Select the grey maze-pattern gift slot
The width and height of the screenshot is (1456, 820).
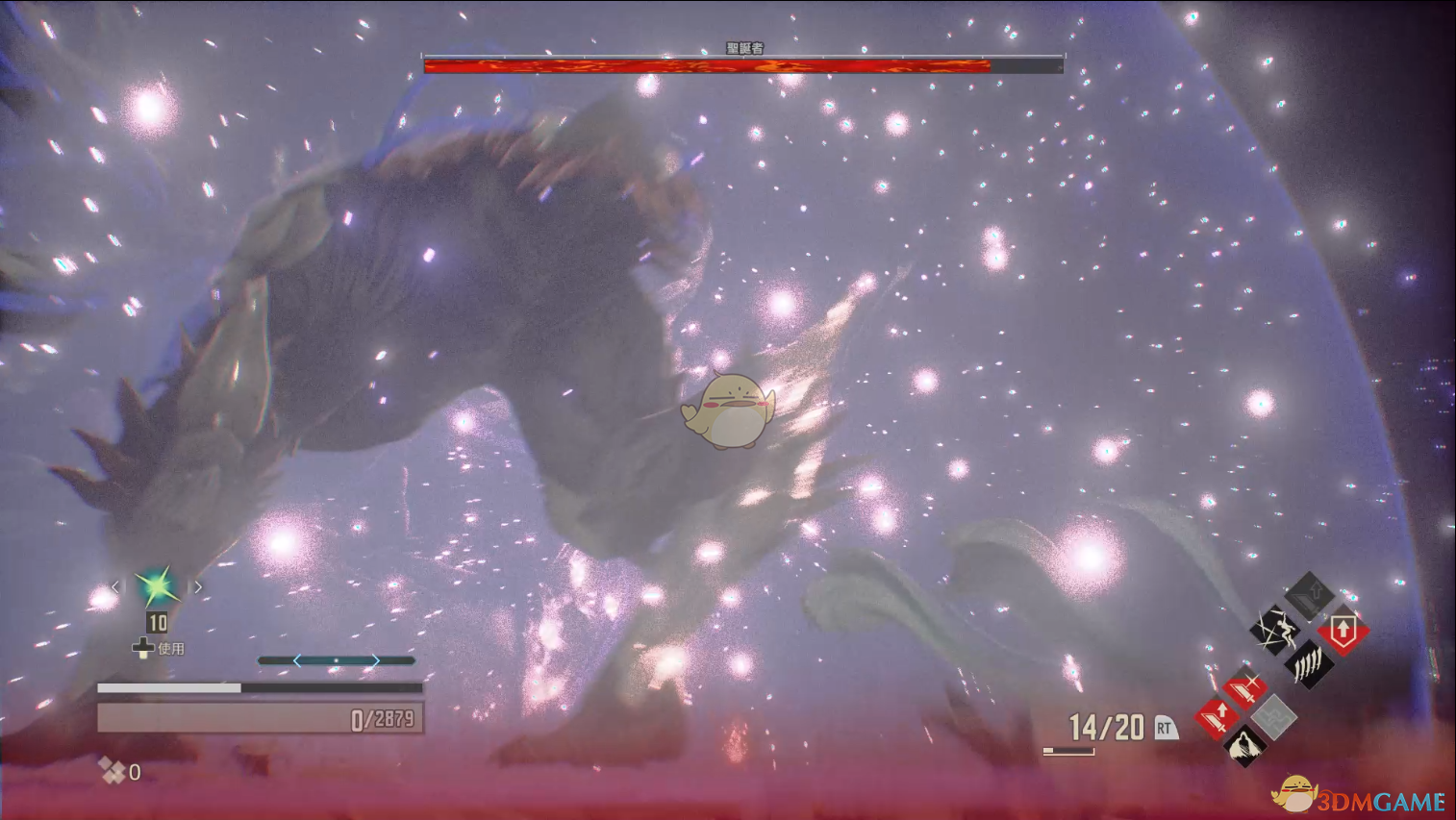(x=1274, y=716)
